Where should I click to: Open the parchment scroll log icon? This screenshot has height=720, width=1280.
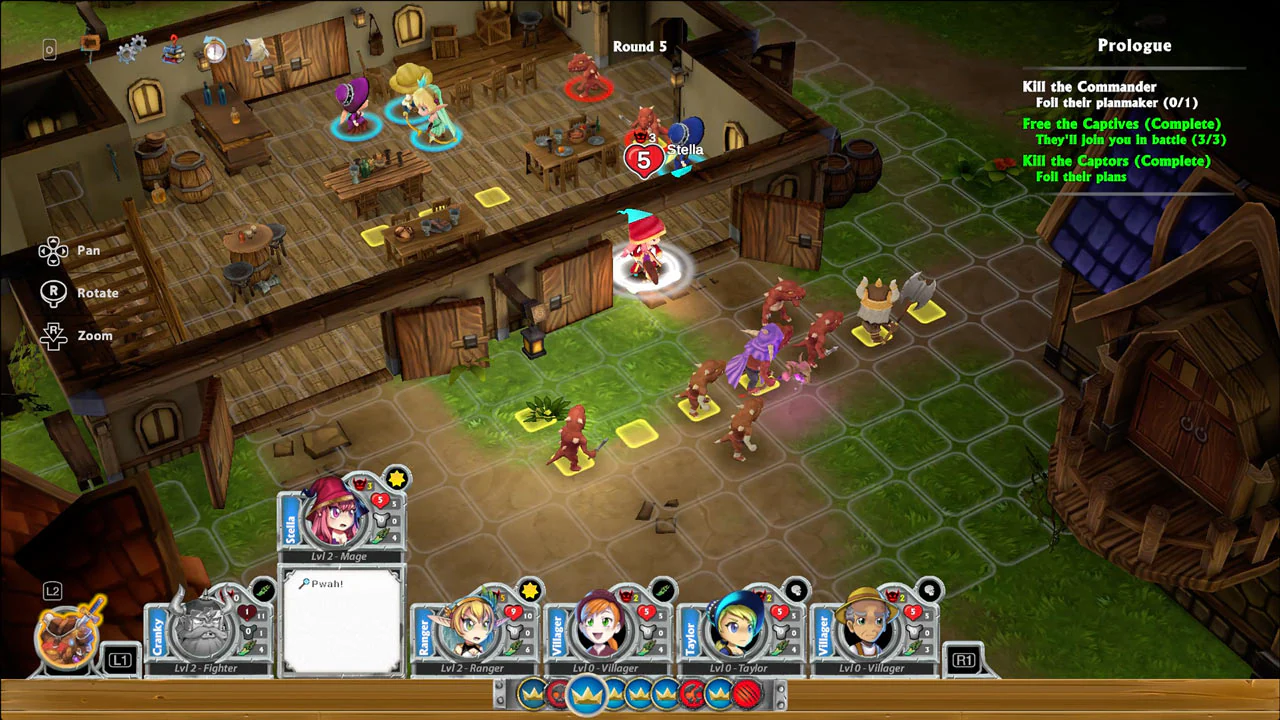click(x=256, y=47)
